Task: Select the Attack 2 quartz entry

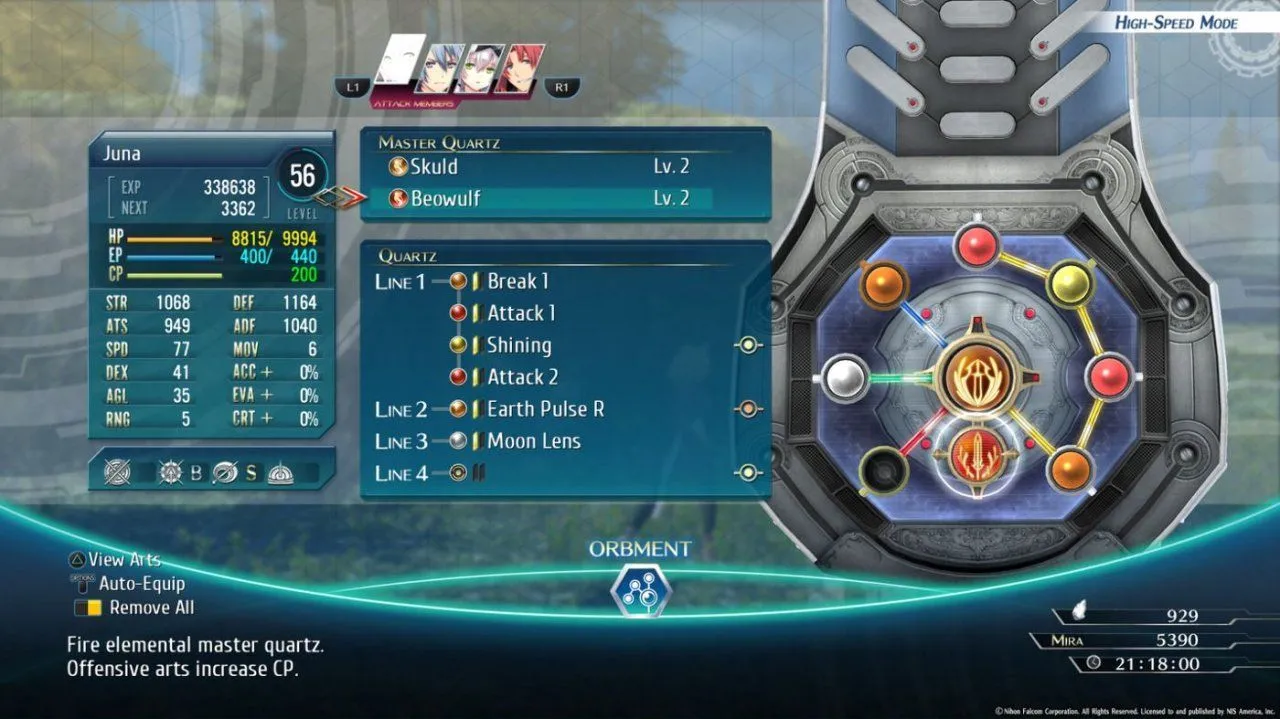Action: coord(521,377)
